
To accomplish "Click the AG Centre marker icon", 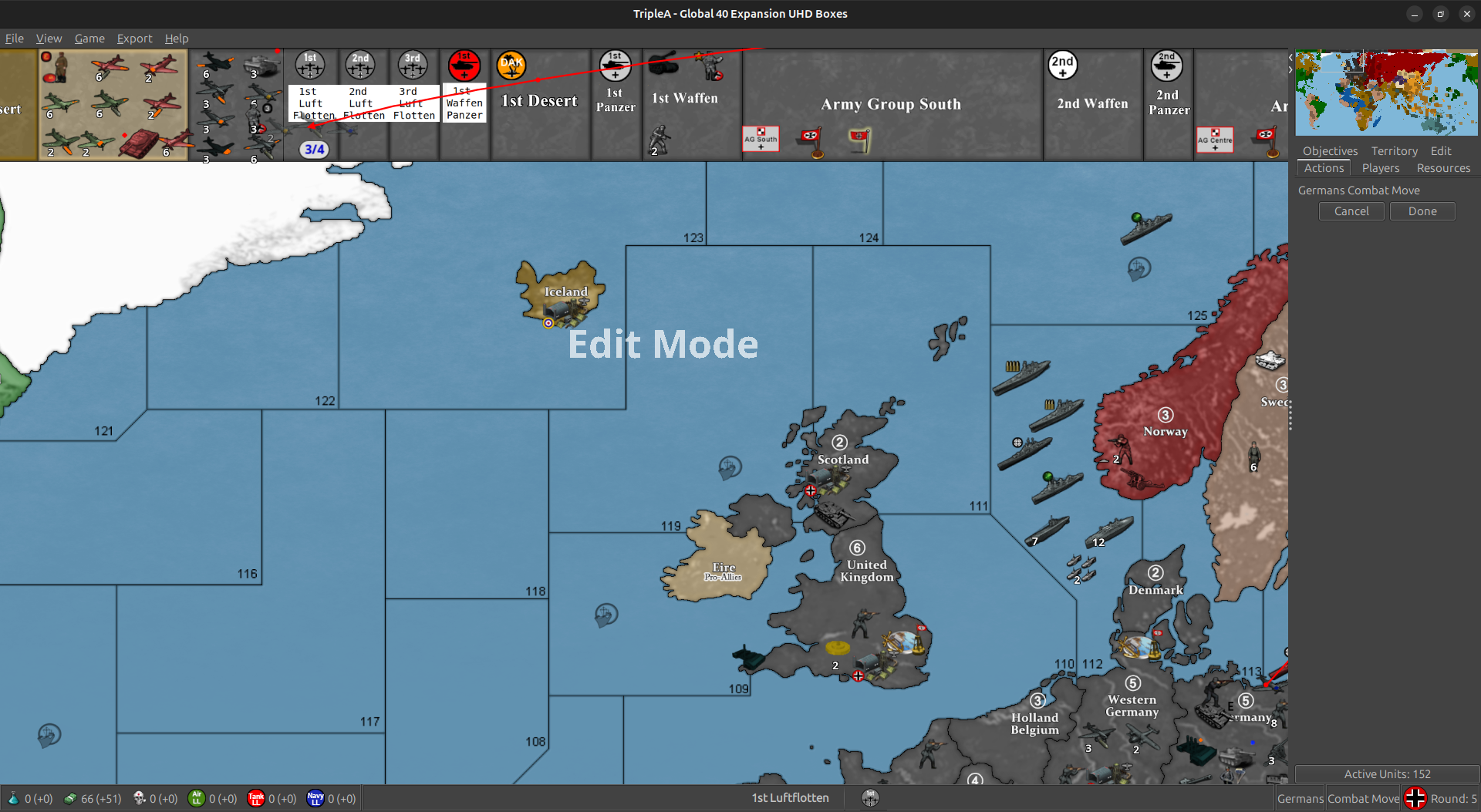I will click(1215, 140).
